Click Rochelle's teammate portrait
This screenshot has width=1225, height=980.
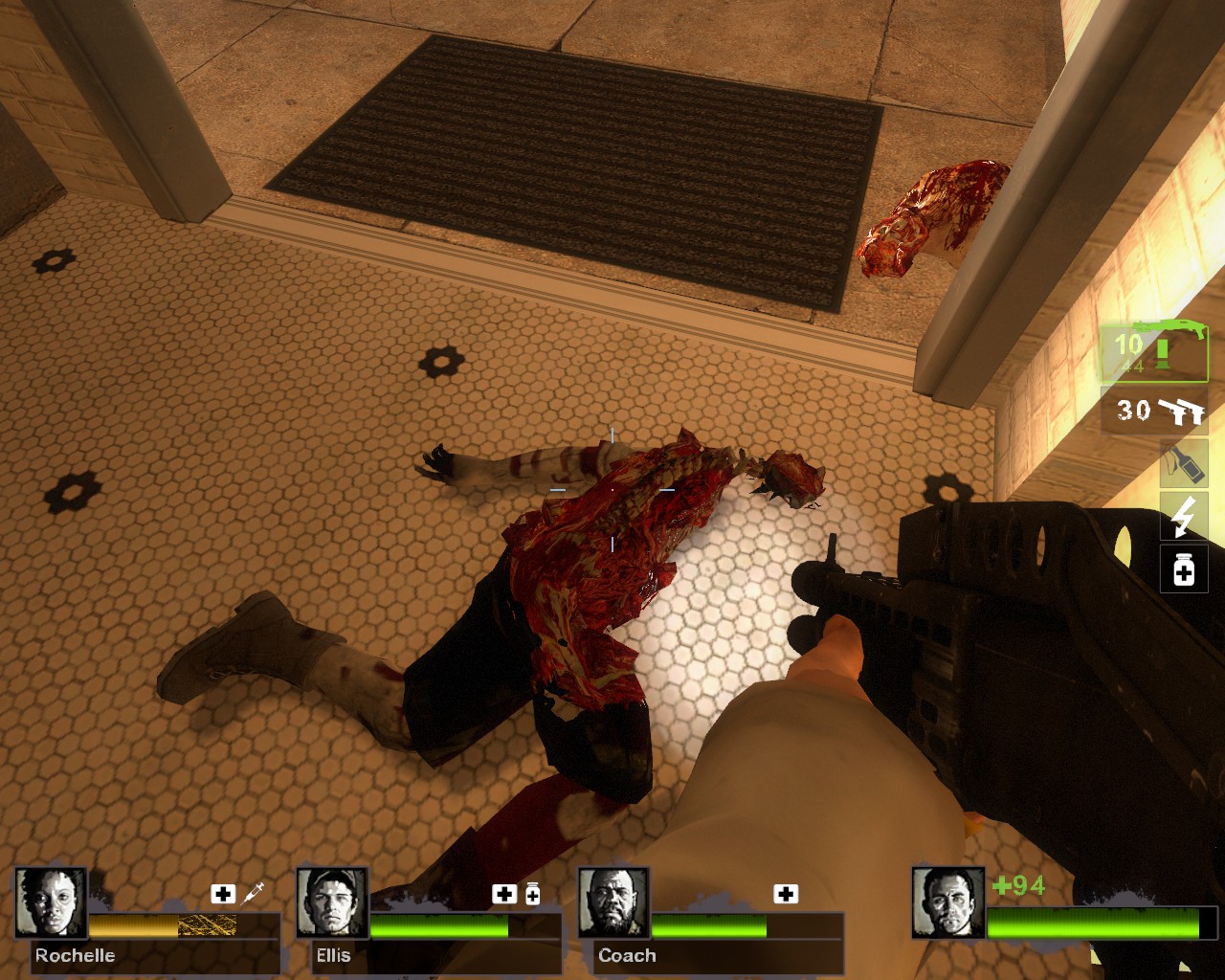pyautogui.click(x=51, y=902)
